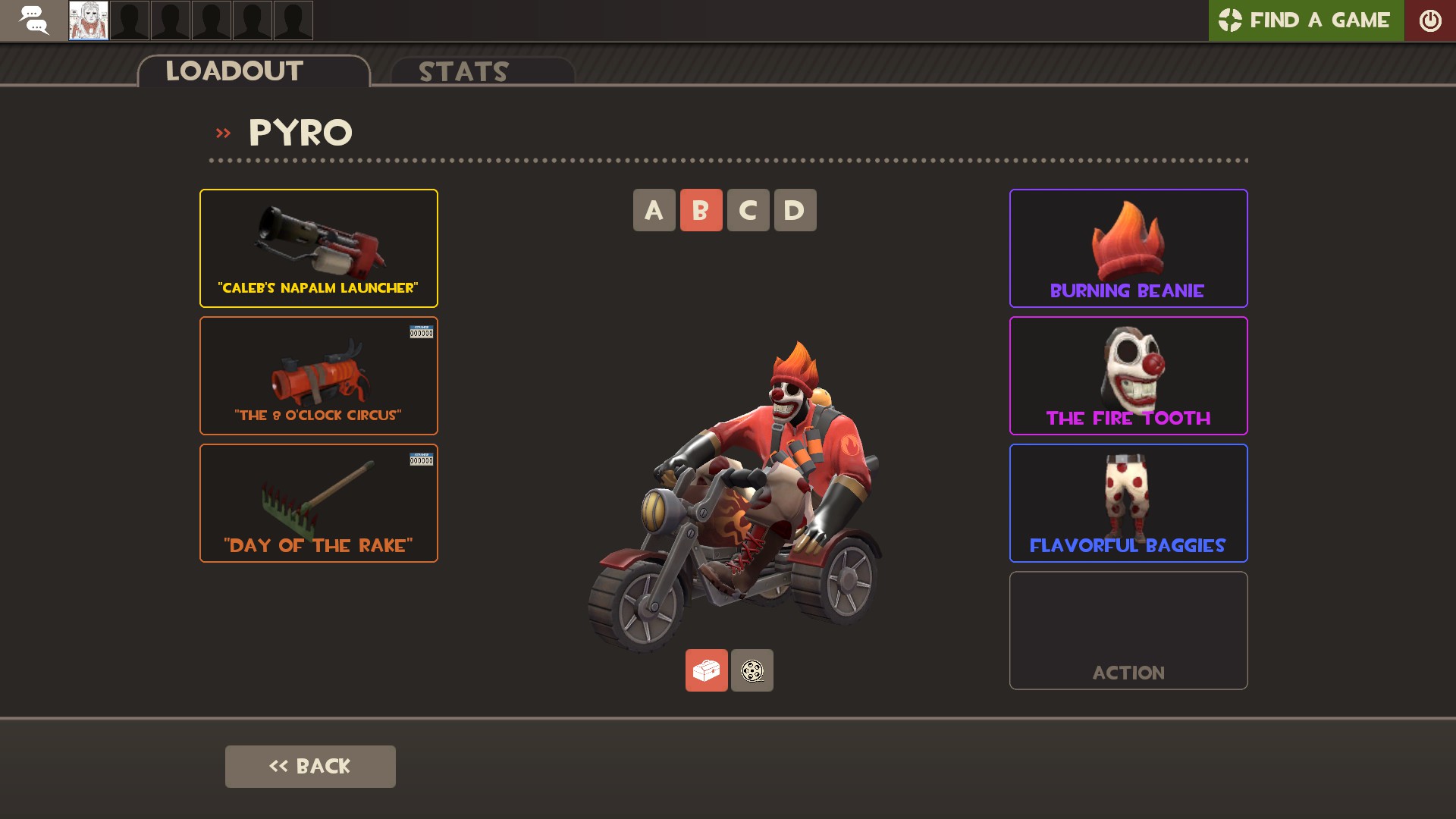
Task: Choose loadout preset B
Action: tap(701, 210)
